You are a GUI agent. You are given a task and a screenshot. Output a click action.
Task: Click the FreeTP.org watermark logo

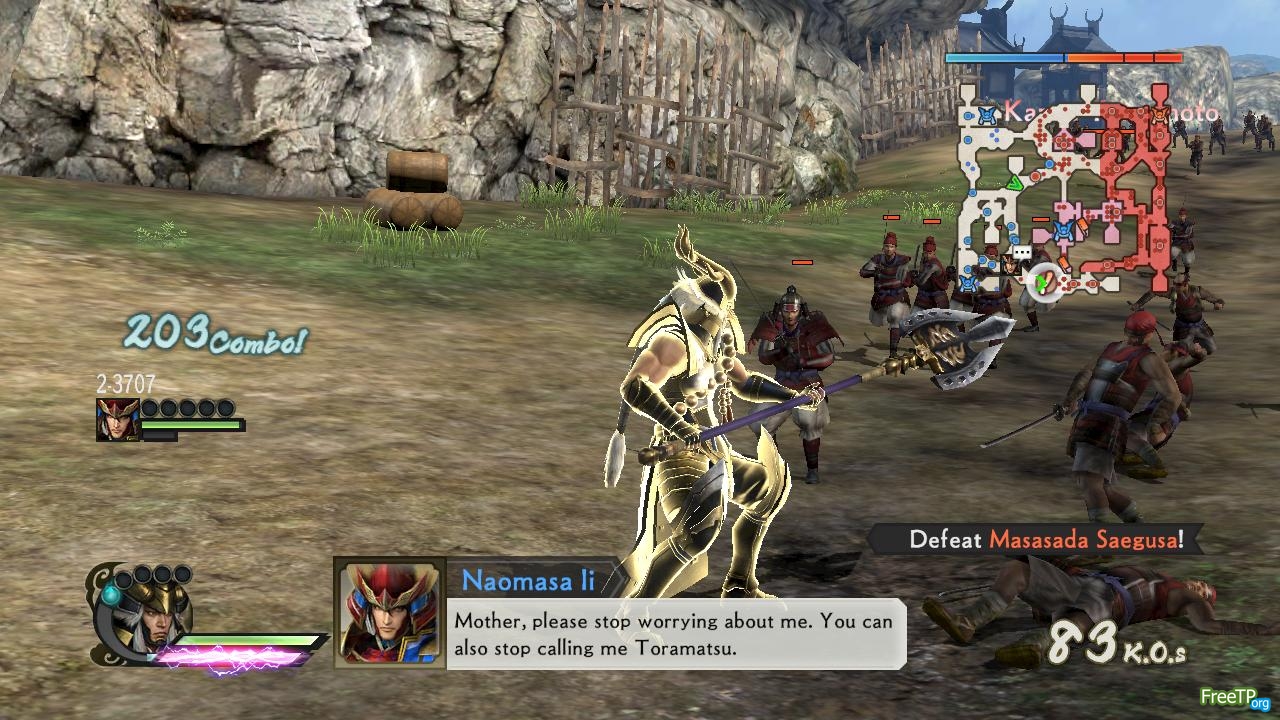coord(1234,697)
